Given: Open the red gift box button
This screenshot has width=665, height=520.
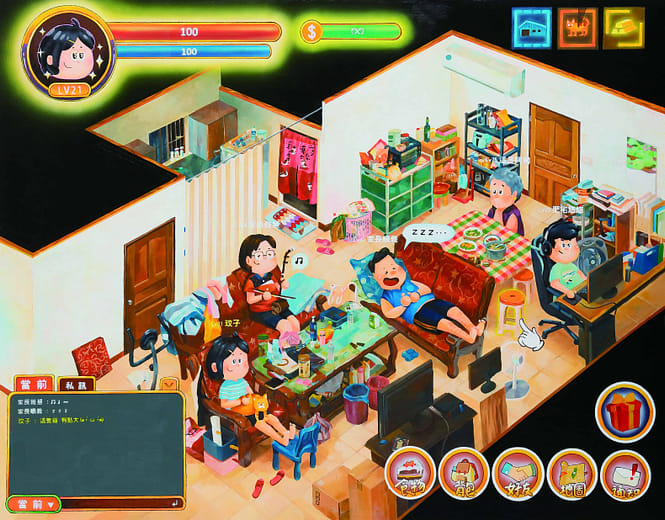Looking at the screenshot, I should click(625, 411).
